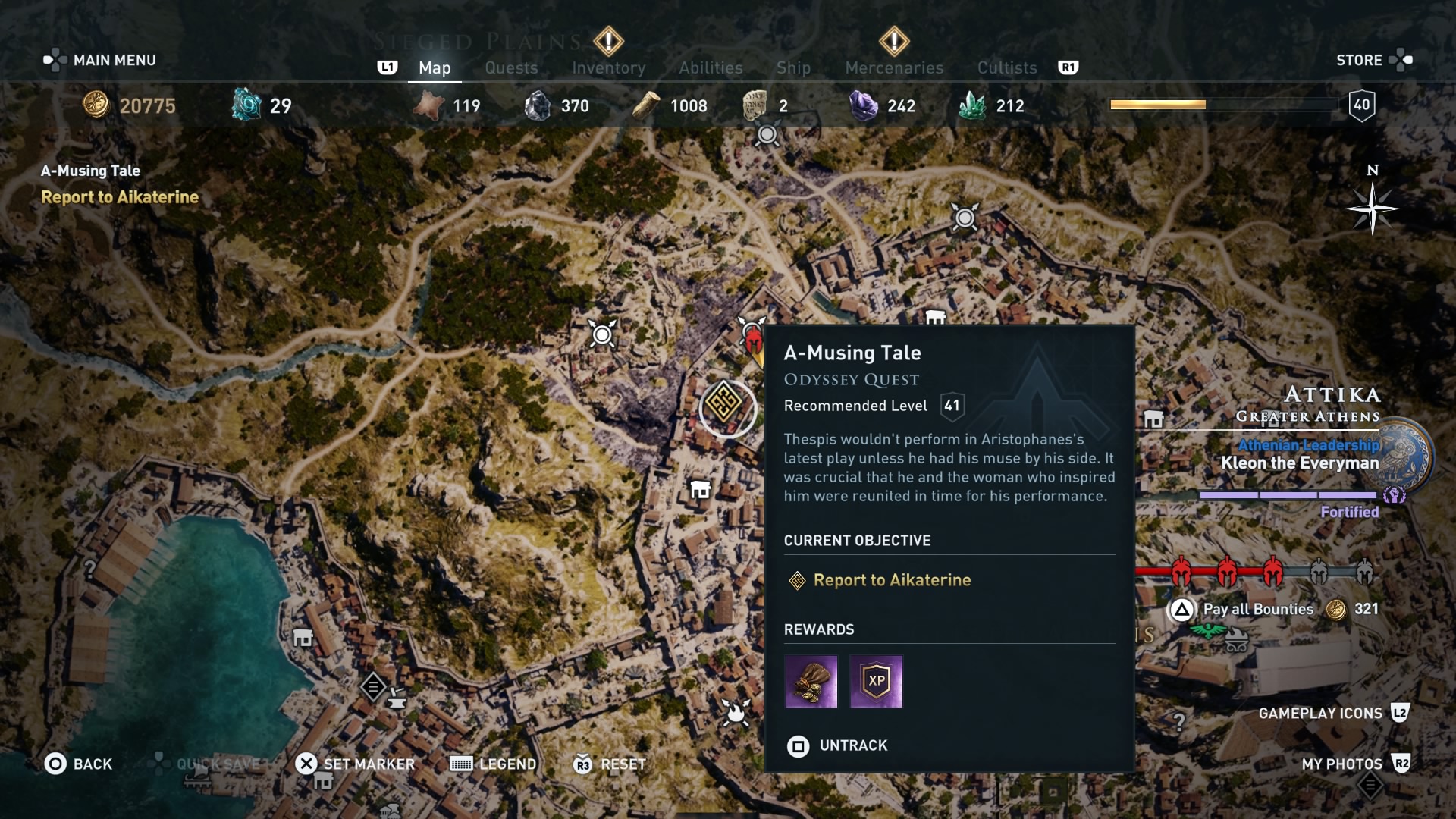Open the Inventory tab
1456x819 pixels.
(x=608, y=67)
